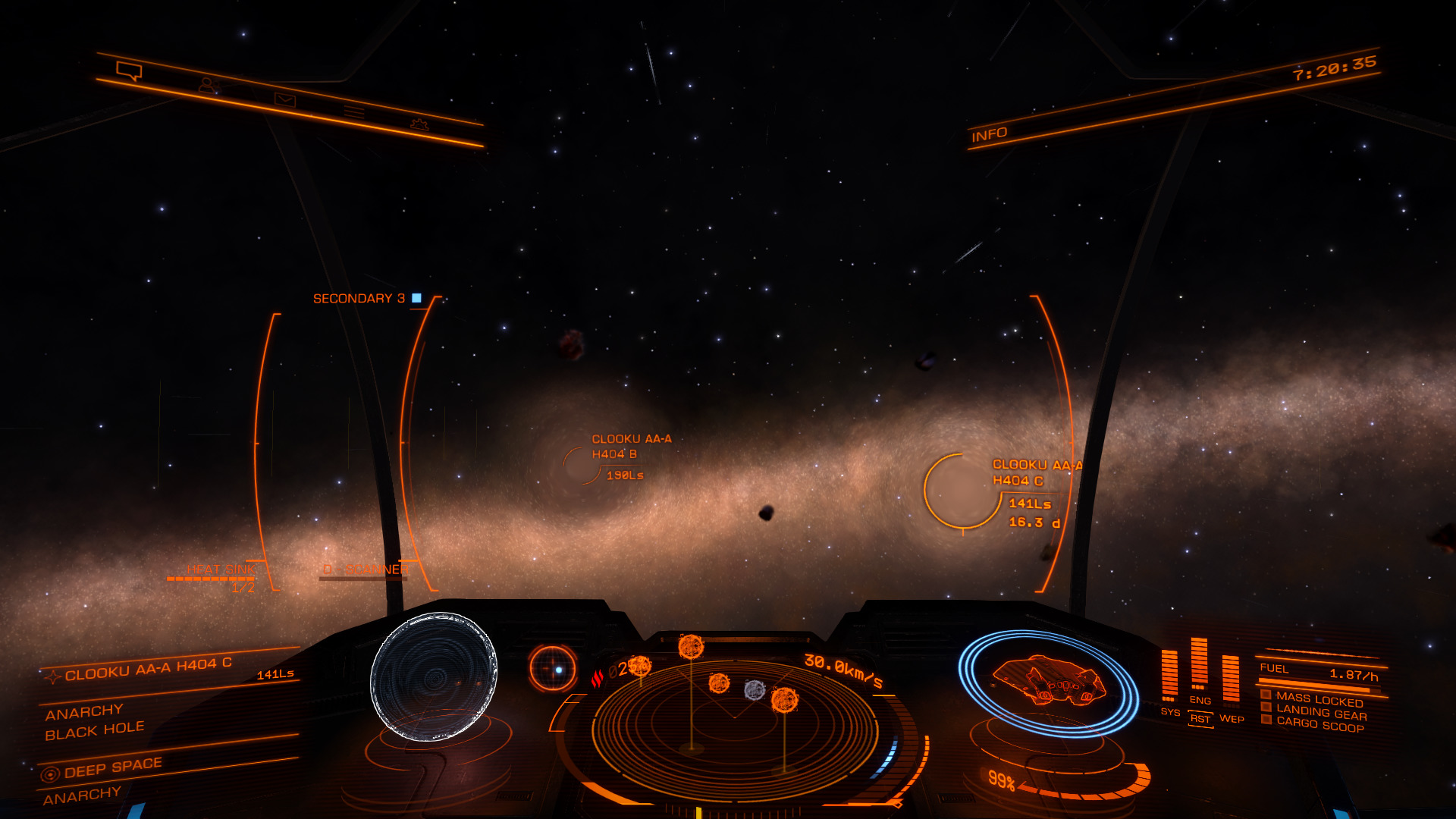This screenshot has width=1456, height=819.
Task: Target the CLOOKU AA-A H404 B marker
Action: 582,463
